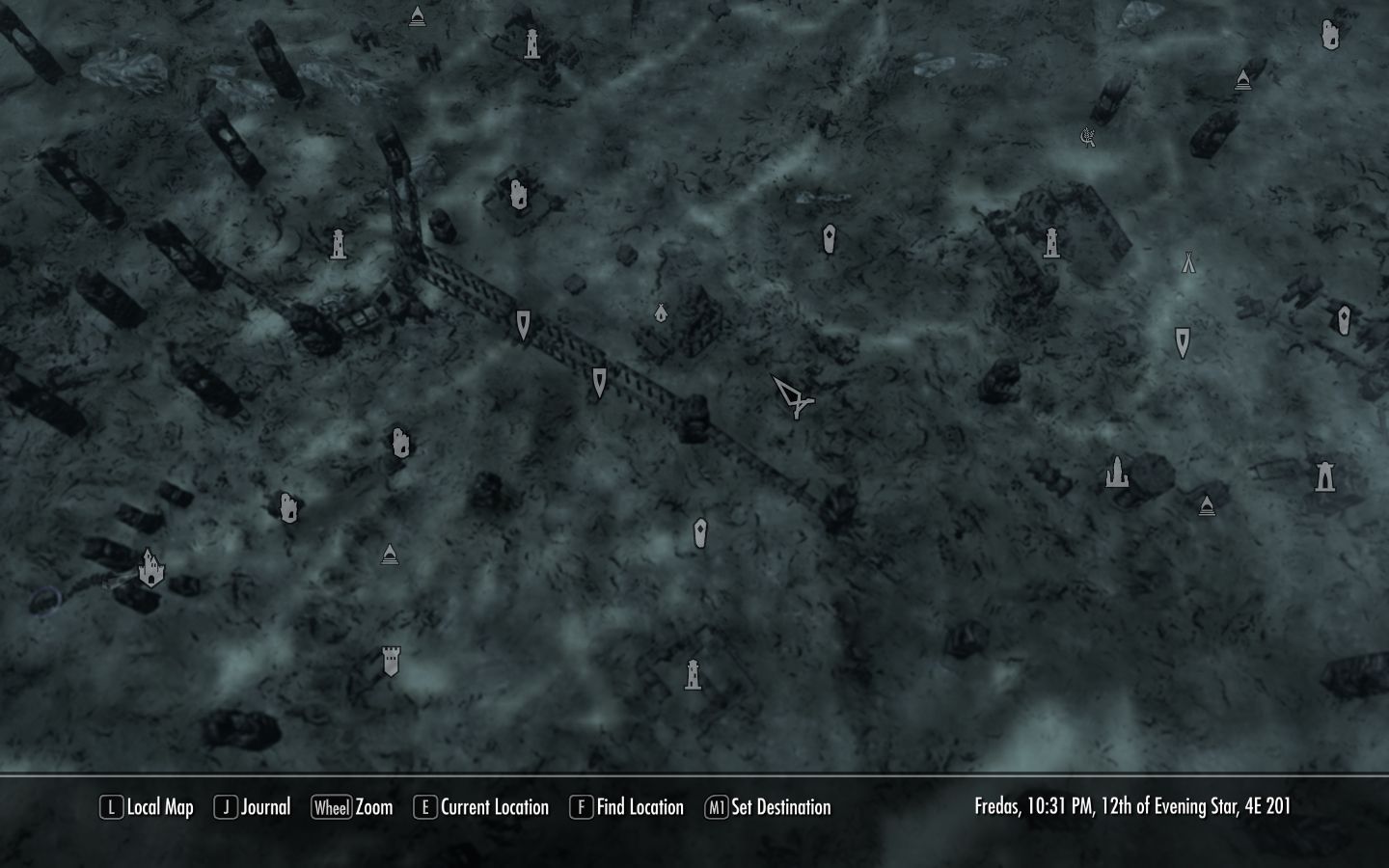Select the lighthouse marker on the left side
The height and width of the screenshot is (868, 1389).
point(340,244)
